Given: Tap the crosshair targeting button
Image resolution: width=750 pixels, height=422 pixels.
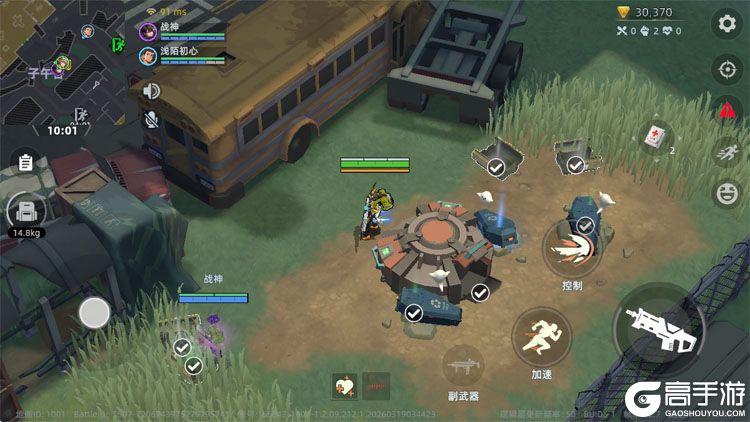Looking at the screenshot, I should click(x=724, y=69).
